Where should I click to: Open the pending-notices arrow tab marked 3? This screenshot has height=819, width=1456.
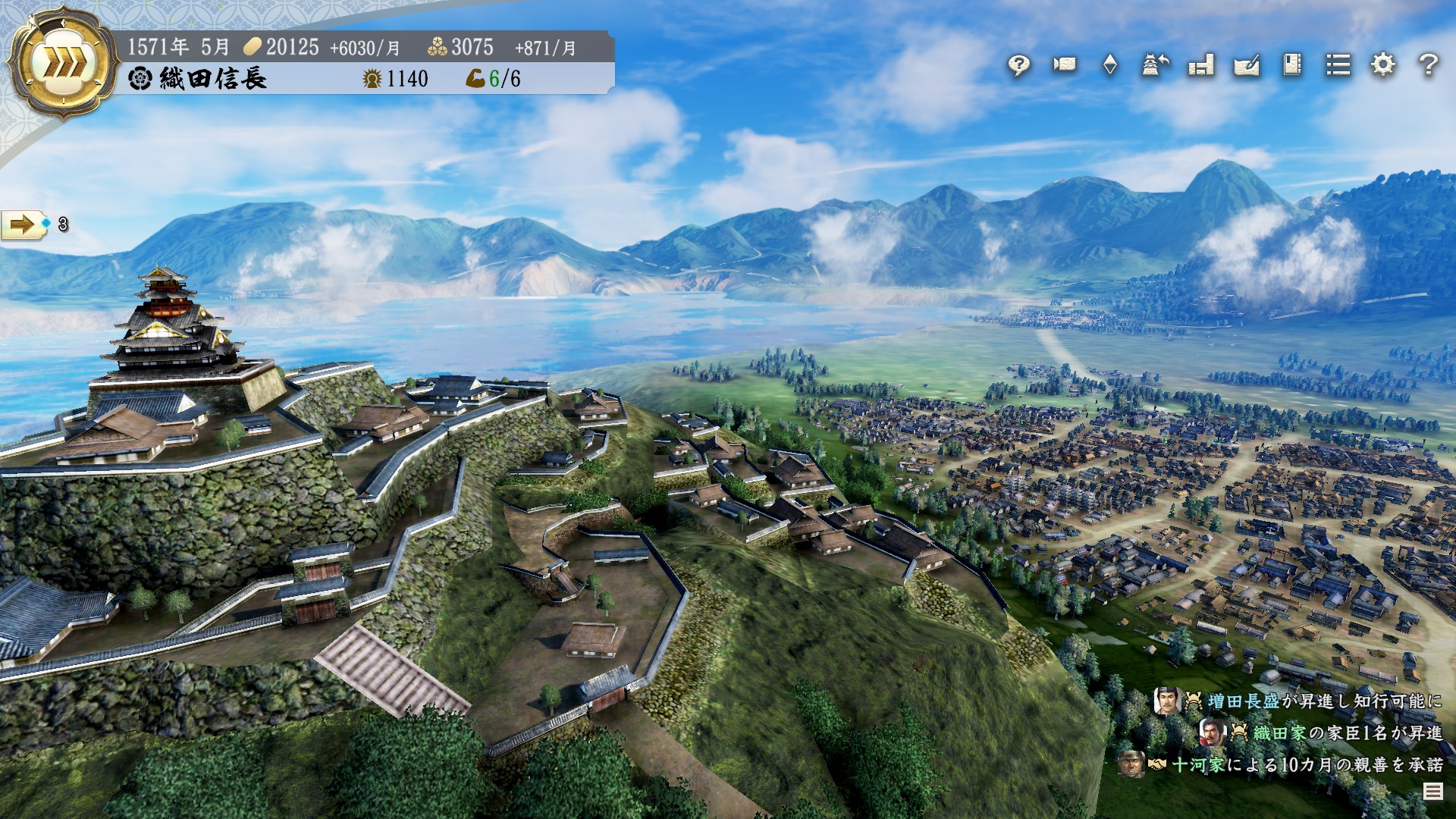click(23, 224)
